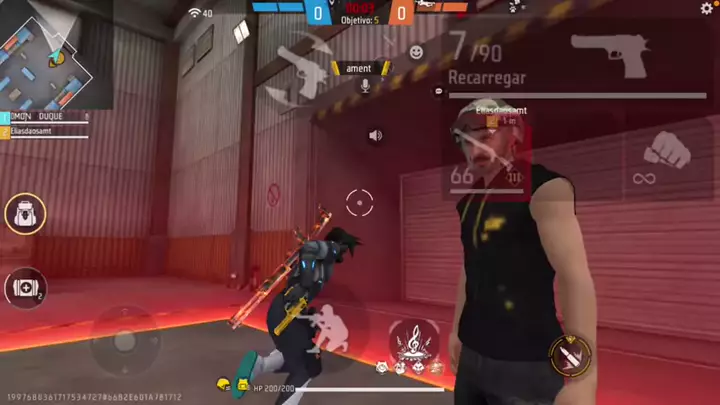Toggle the microphone icon
The image size is (720, 405).
pyautogui.click(x=365, y=86)
